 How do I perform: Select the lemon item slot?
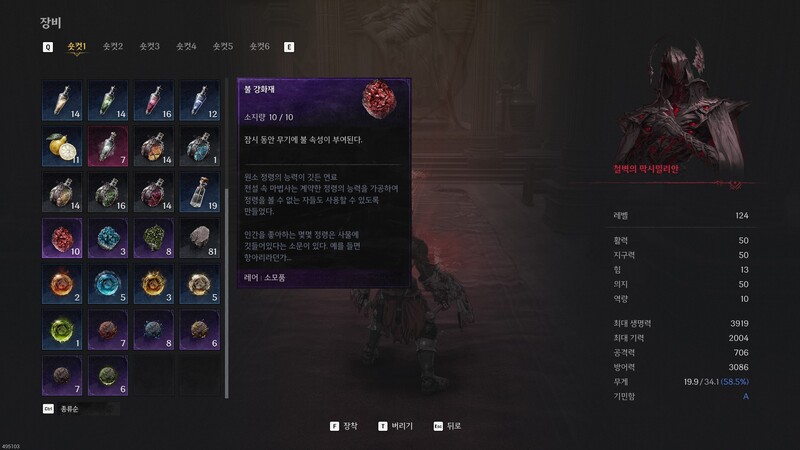tap(61, 146)
